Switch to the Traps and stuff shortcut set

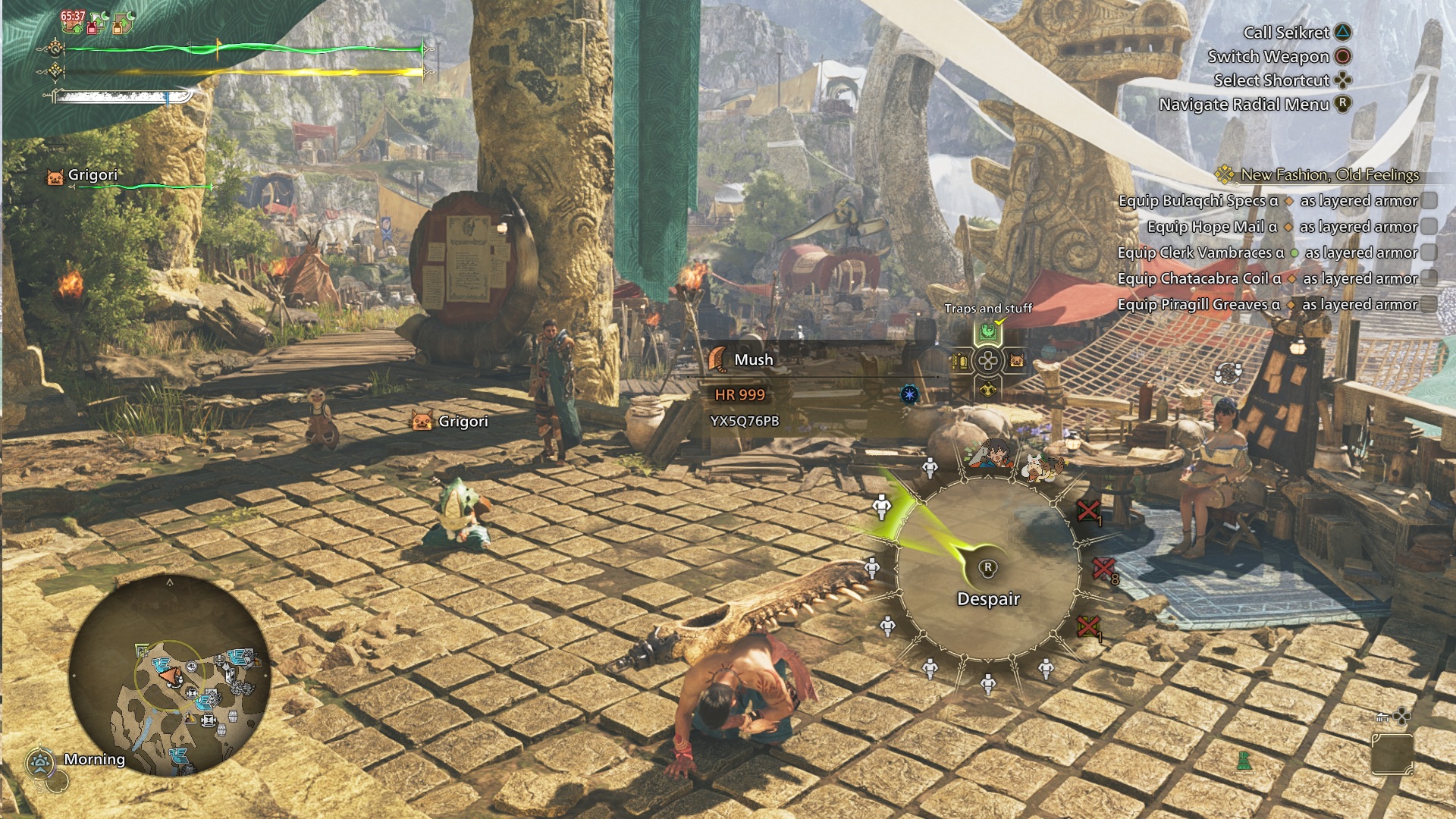click(x=987, y=332)
